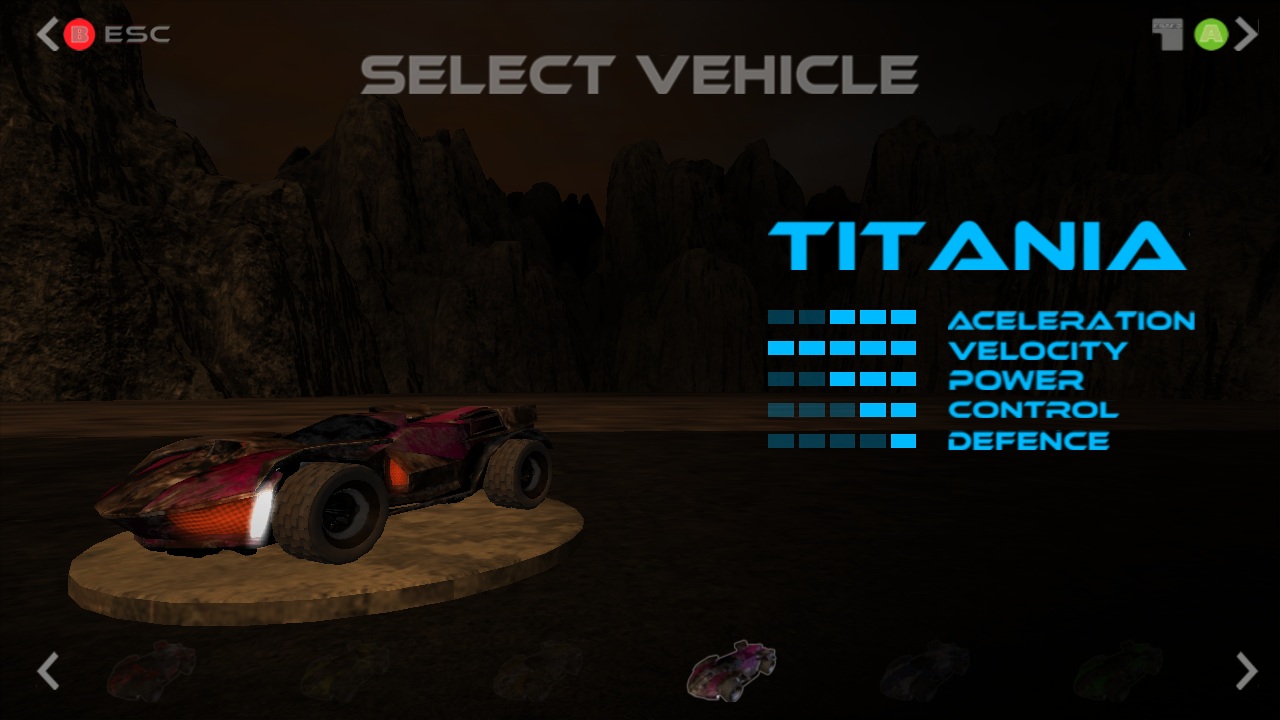Viewport: 1280px width, 720px height.
Task: Pick the dimmed green car thumbnail
Action: 1118,671
